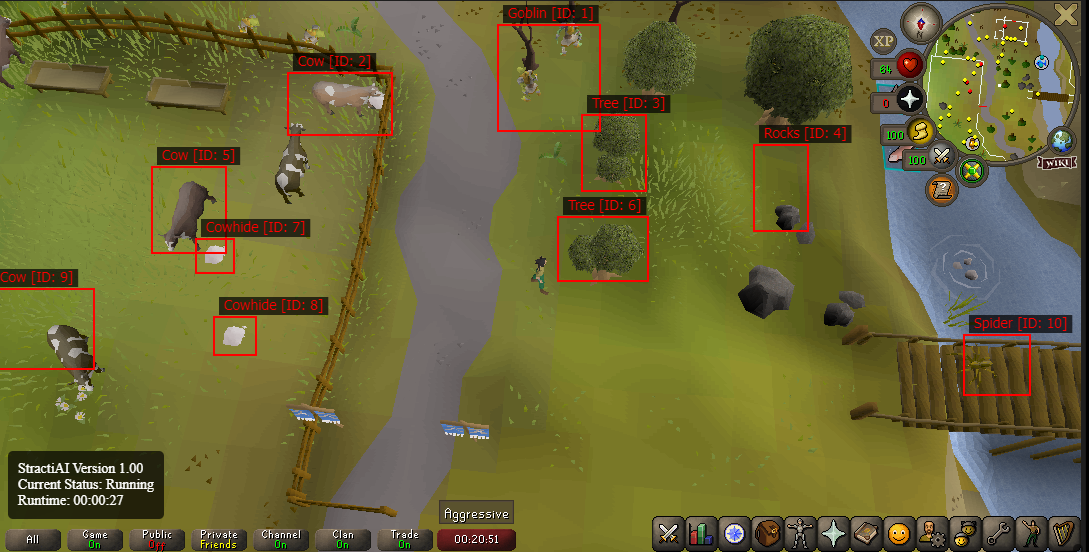Open the Skills bar-chart tab
The image size is (1089, 552).
click(x=701, y=533)
